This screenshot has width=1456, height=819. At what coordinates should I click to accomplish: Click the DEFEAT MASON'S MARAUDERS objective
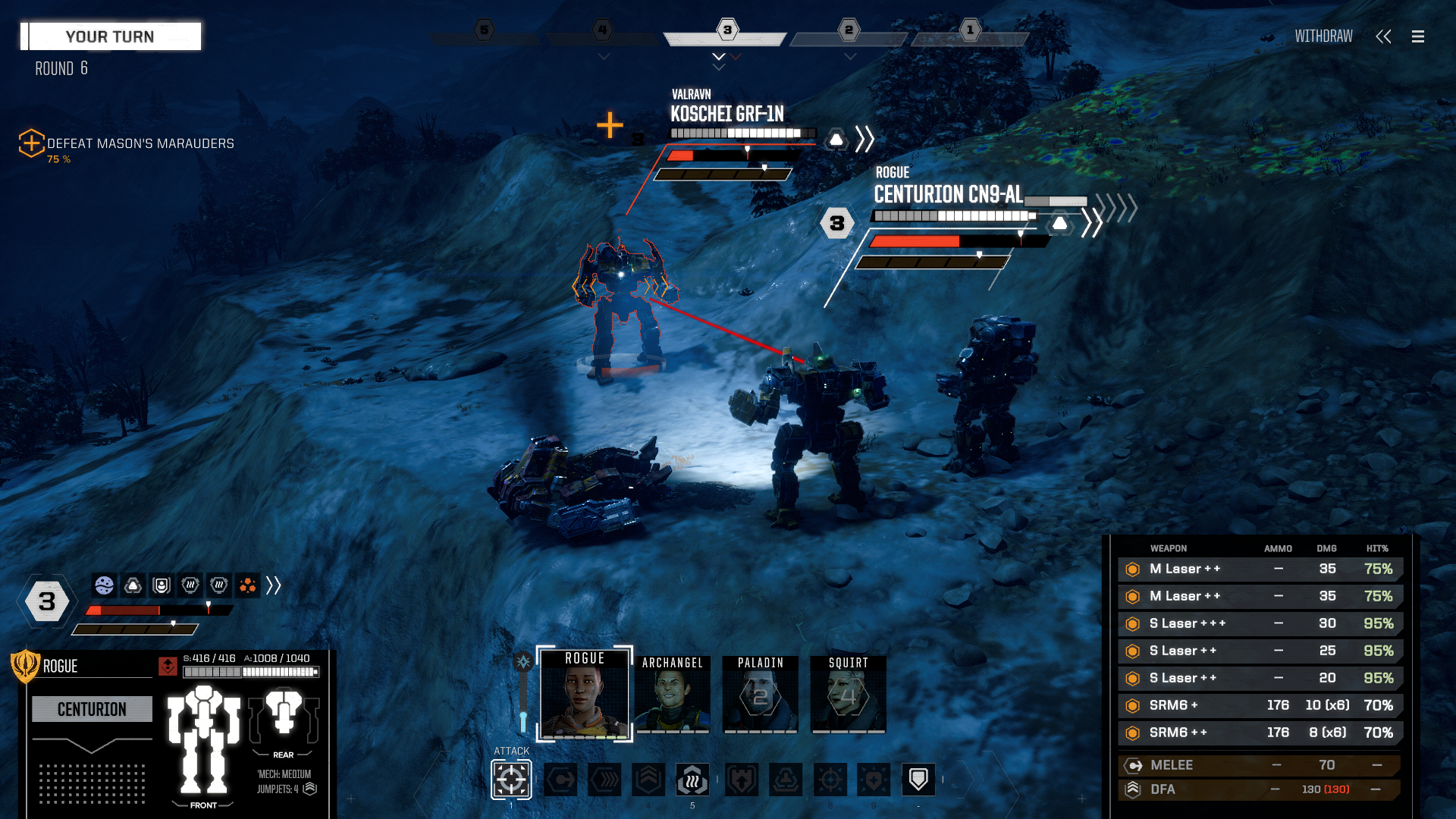(140, 143)
